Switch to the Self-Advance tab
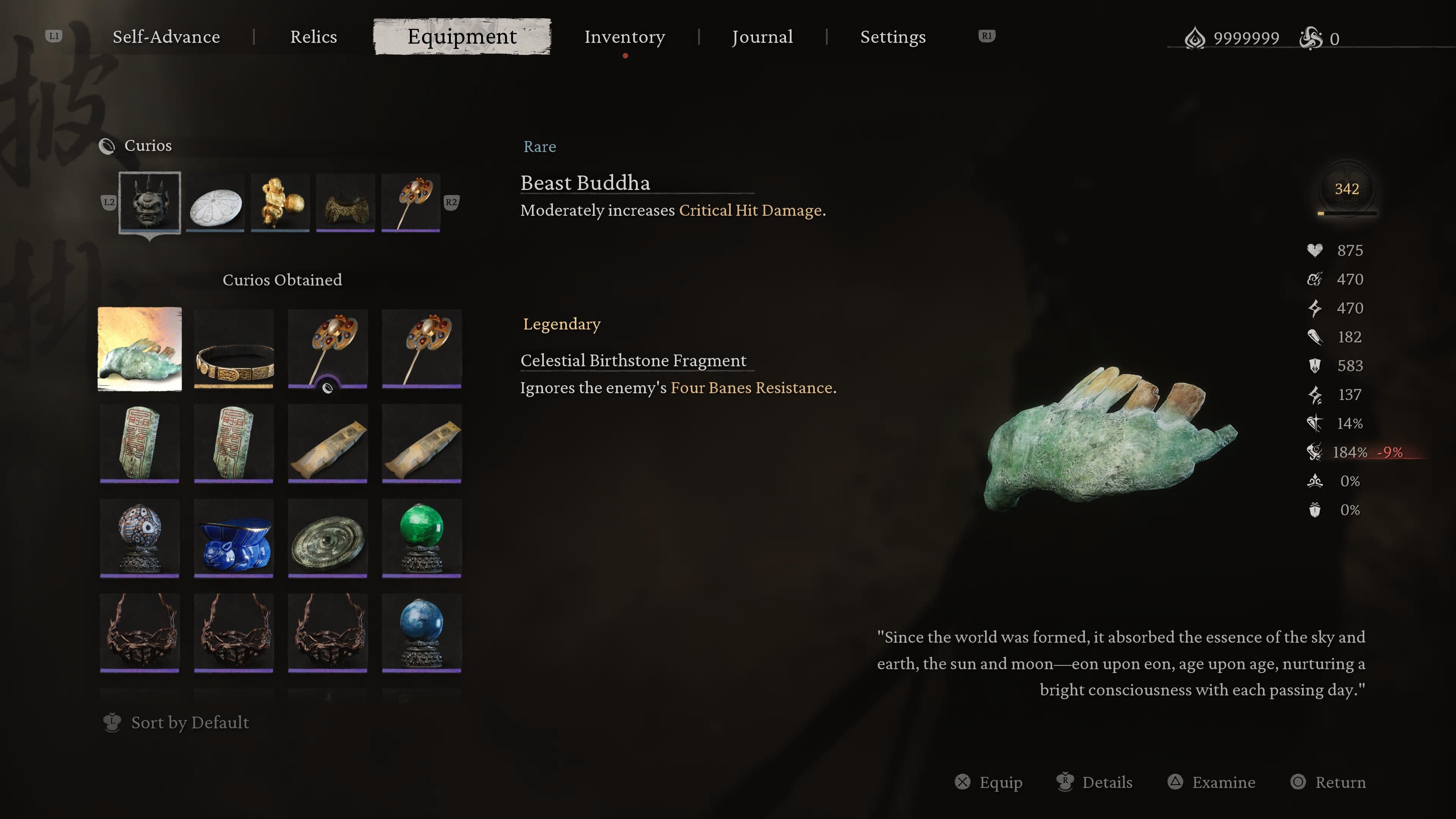The image size is (1456, 819). (166, 37)
